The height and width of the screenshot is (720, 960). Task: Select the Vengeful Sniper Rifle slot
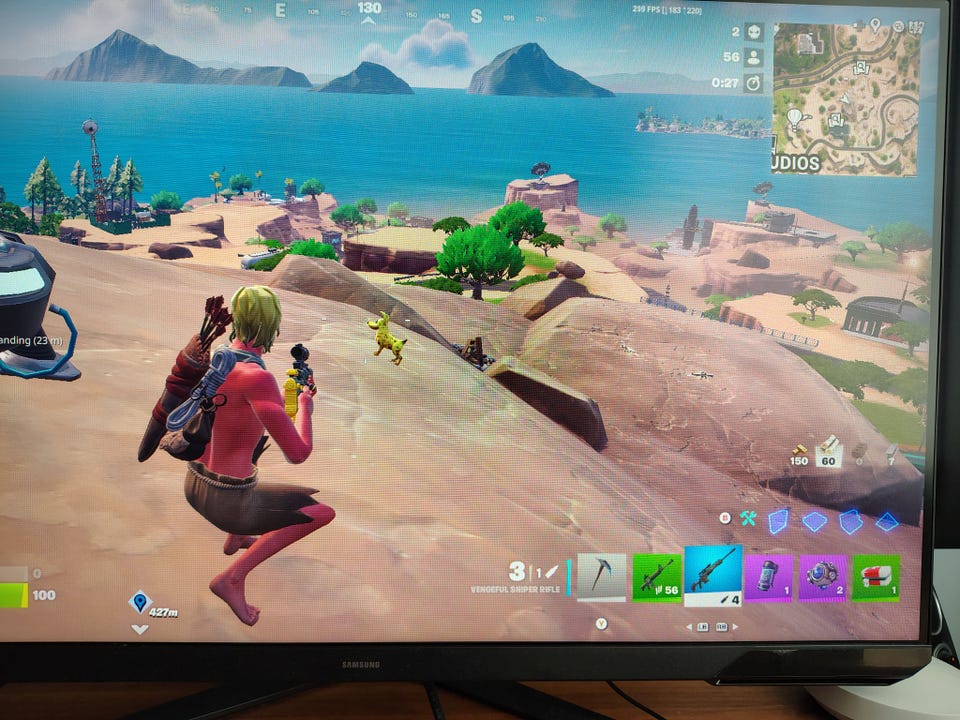(713, 573)
